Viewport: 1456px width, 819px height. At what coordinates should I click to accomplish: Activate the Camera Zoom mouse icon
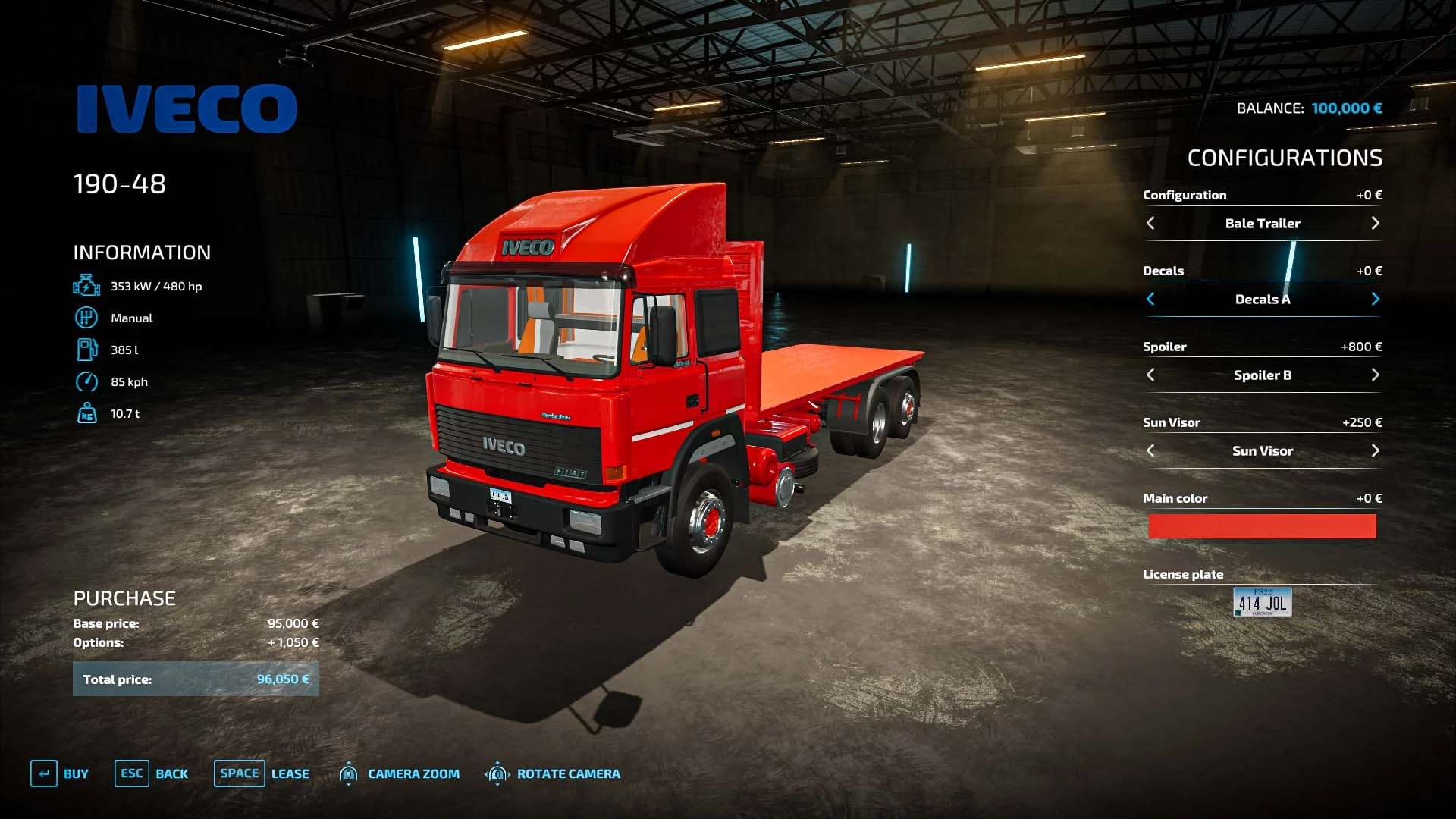(349, 773)
